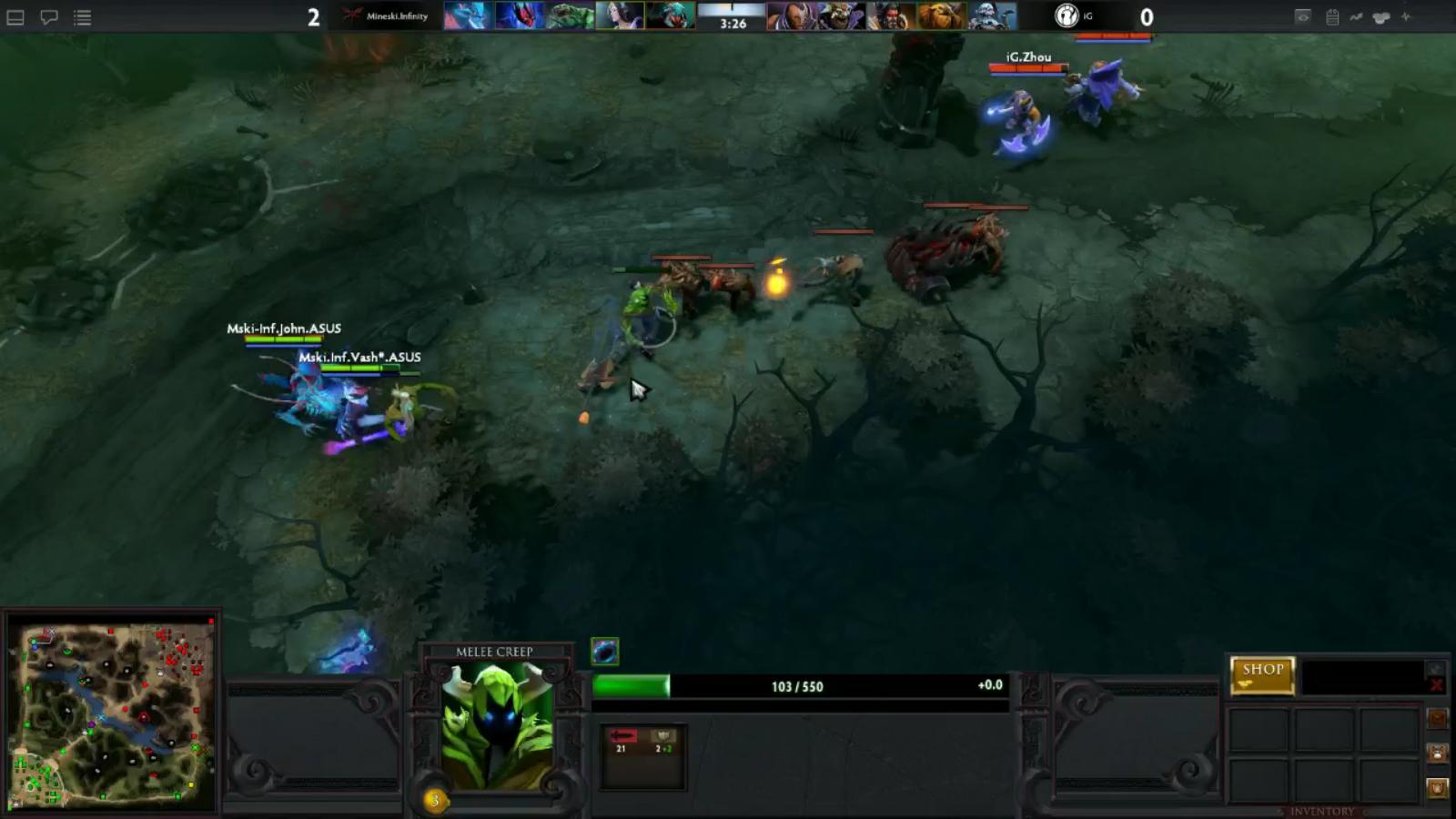Select the XP graph icon top-right
Screen dimensions: 1456x819
[x=1356, y=17]
